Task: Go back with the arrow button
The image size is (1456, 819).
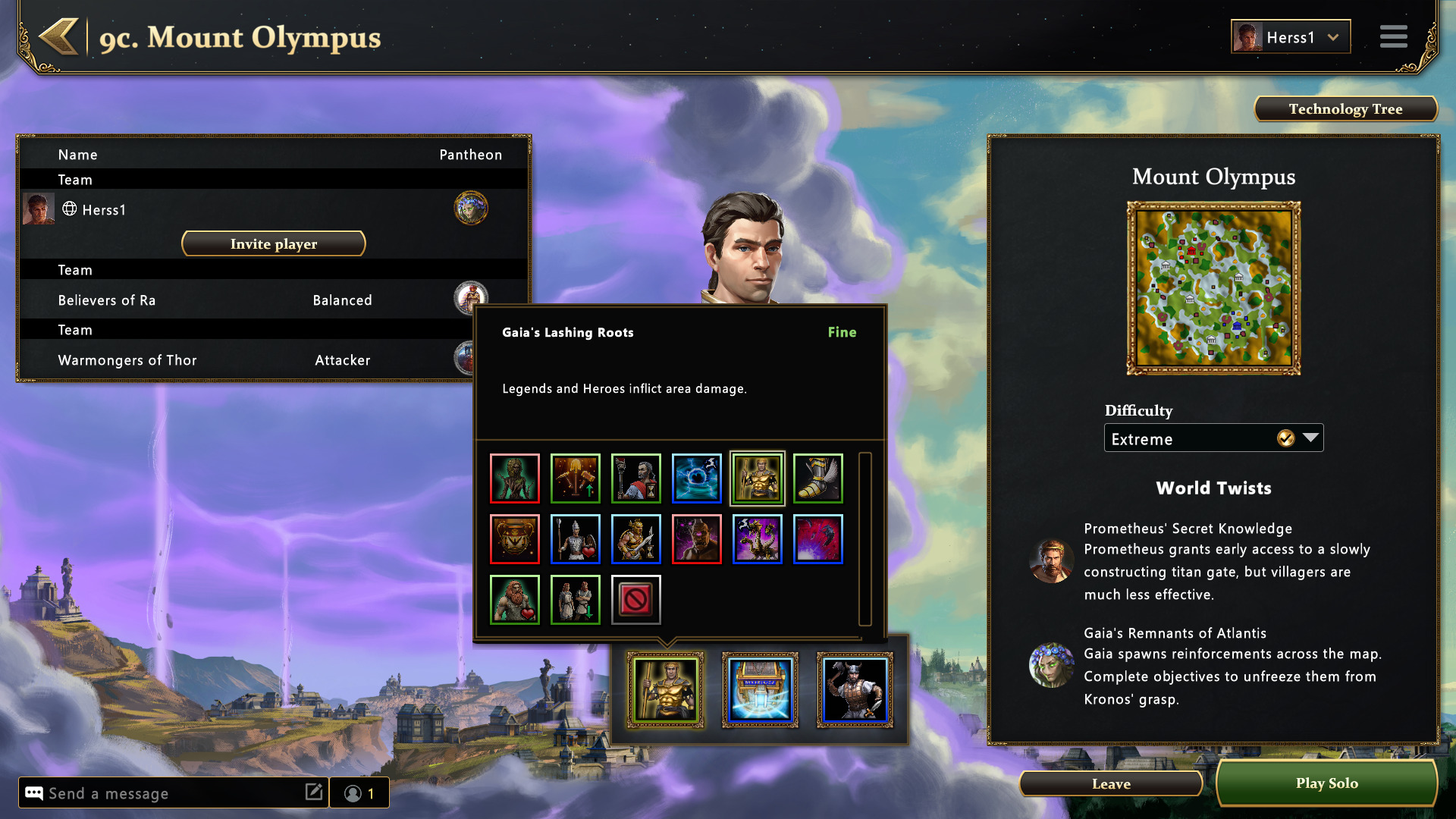Action: 59,37
